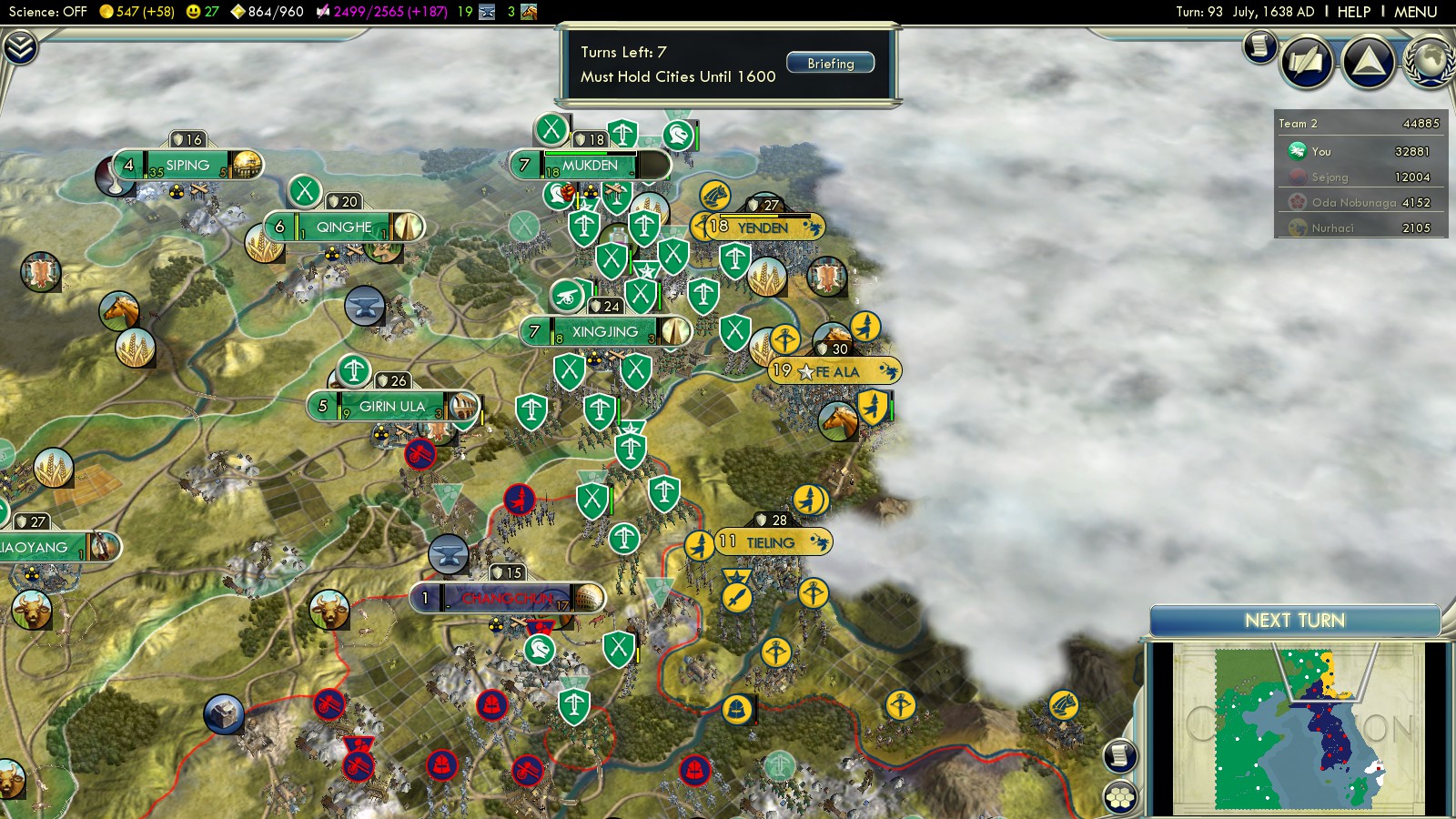
Task: Open the scroll-and-quill advisors button
Action: [x=1307, y=62]
